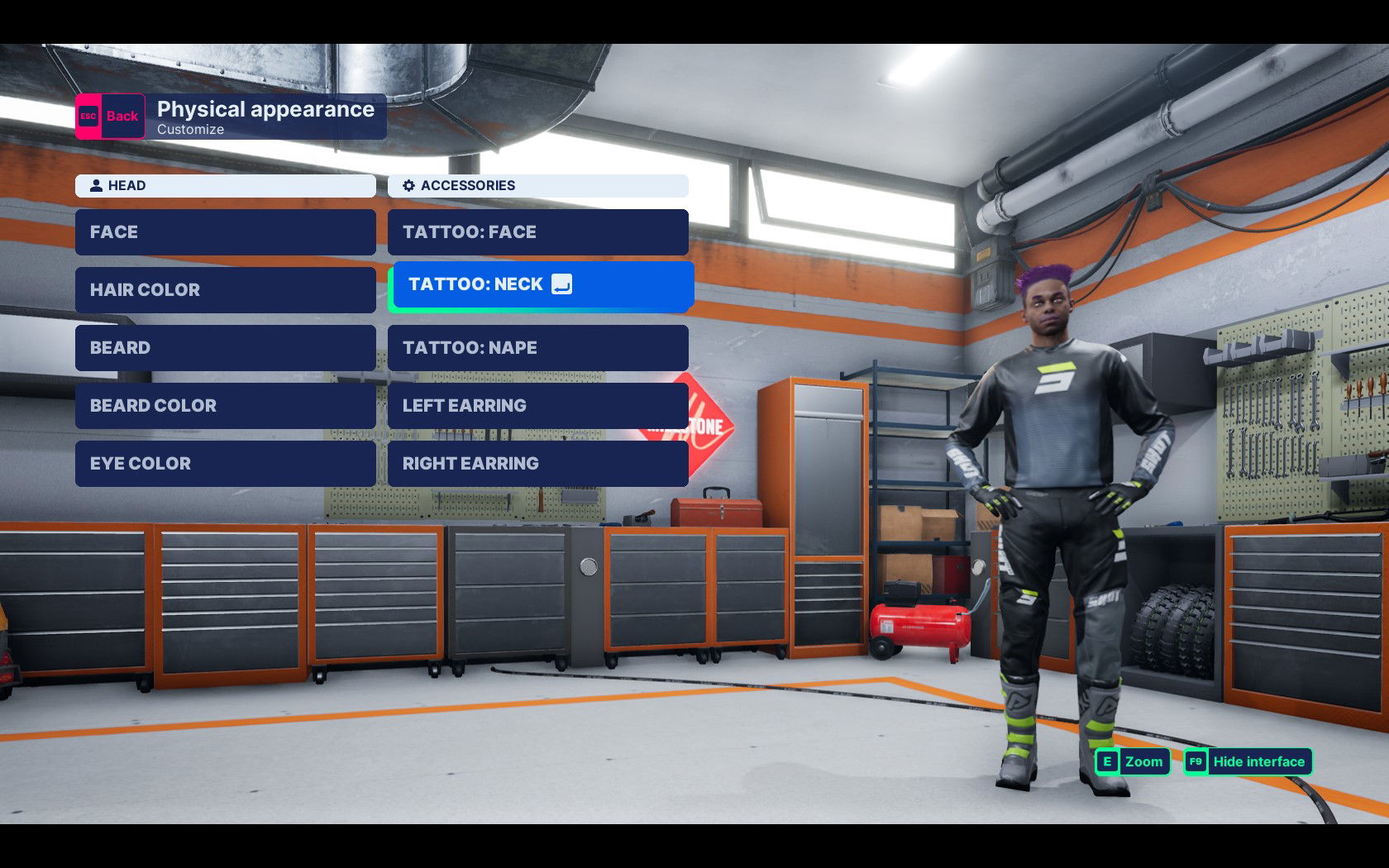This screenshot has width=1389, height=868.
Task: Toggle the Zoom camera view
Action: click(x=1143, y=761)
